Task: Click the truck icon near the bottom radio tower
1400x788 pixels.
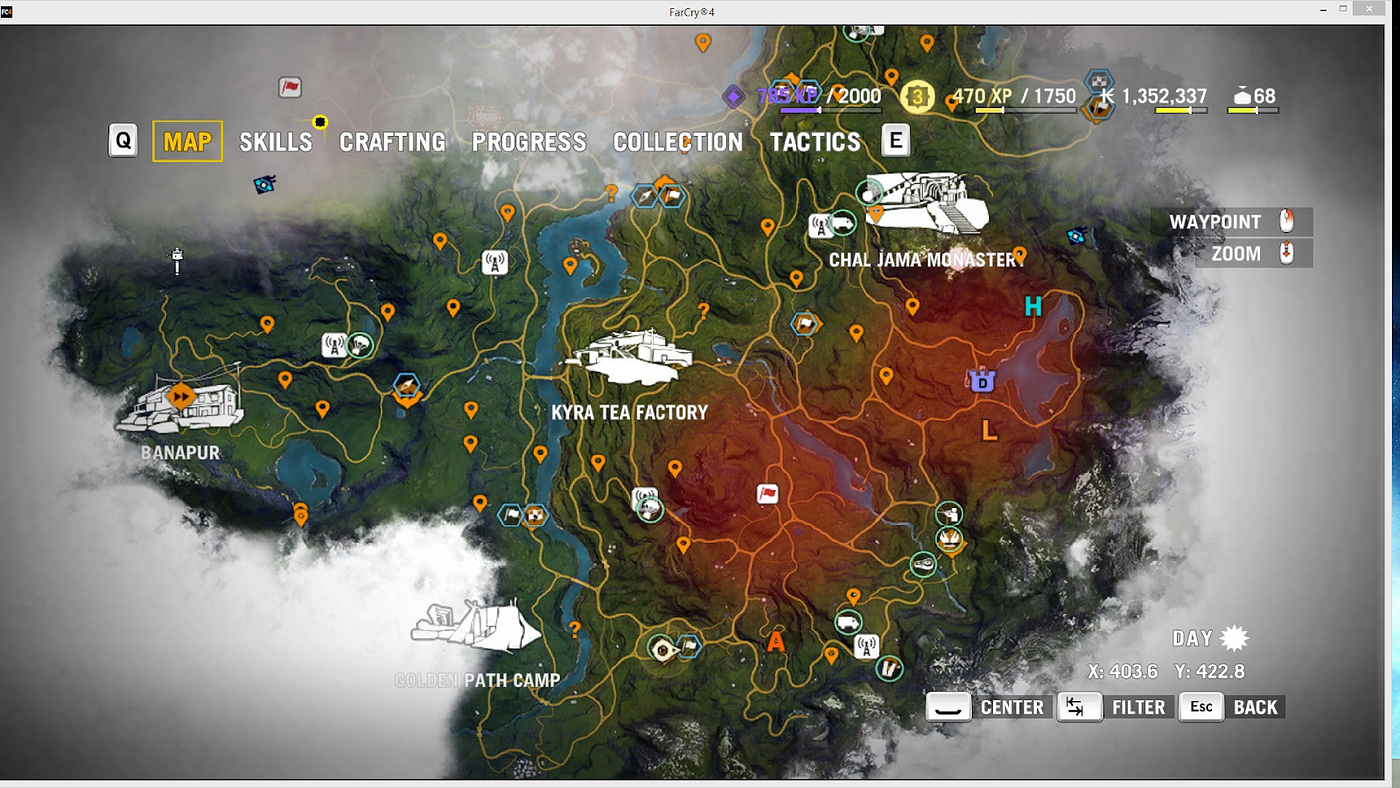Action: [x=847, y=623]
